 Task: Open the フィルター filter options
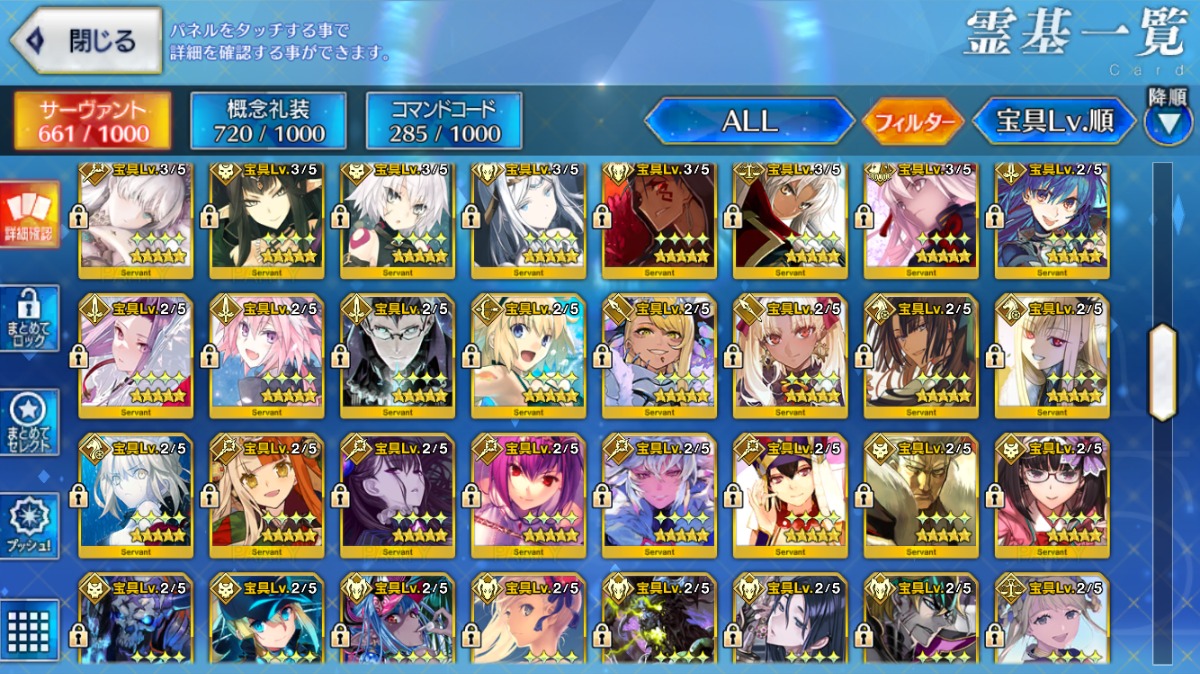(913, 122)
